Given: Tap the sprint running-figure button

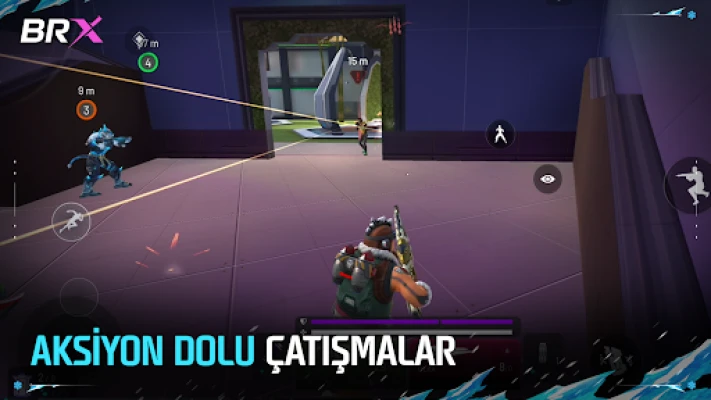Looking at the screenshot, I should (x=71, y=220).
